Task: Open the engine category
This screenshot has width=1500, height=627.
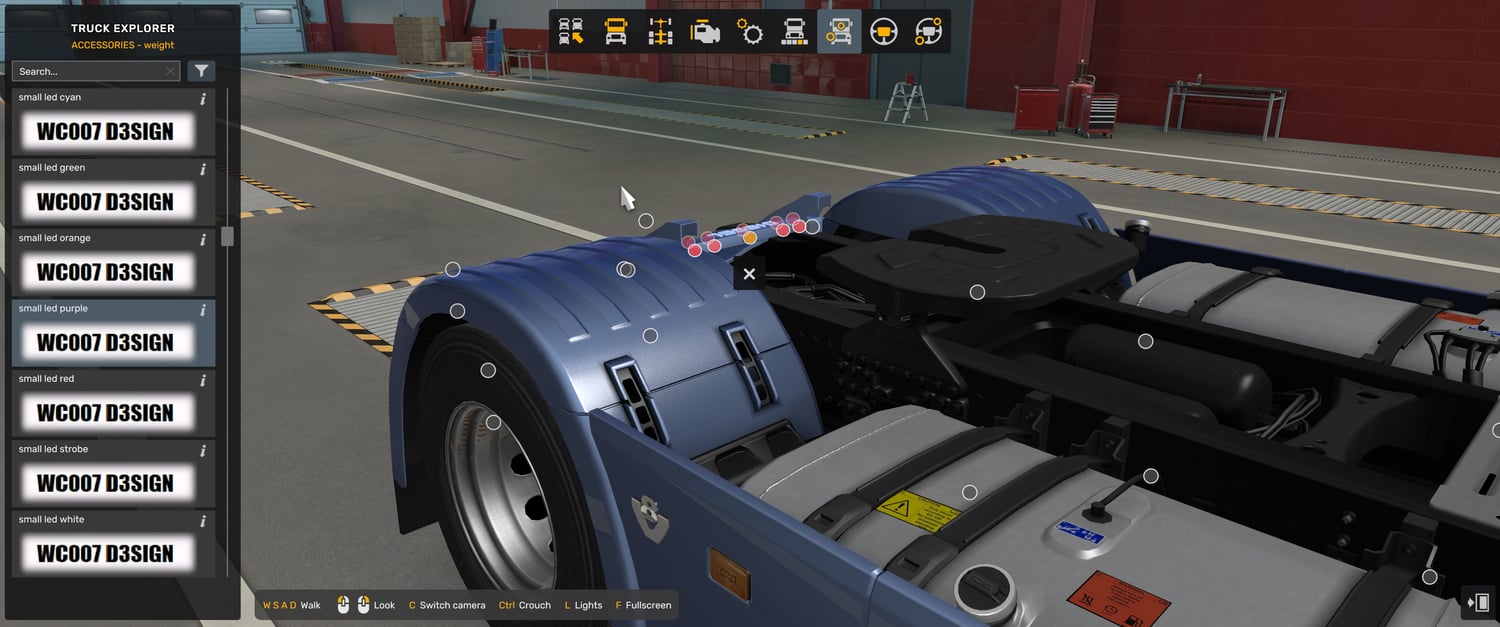Action: (705, 32)
